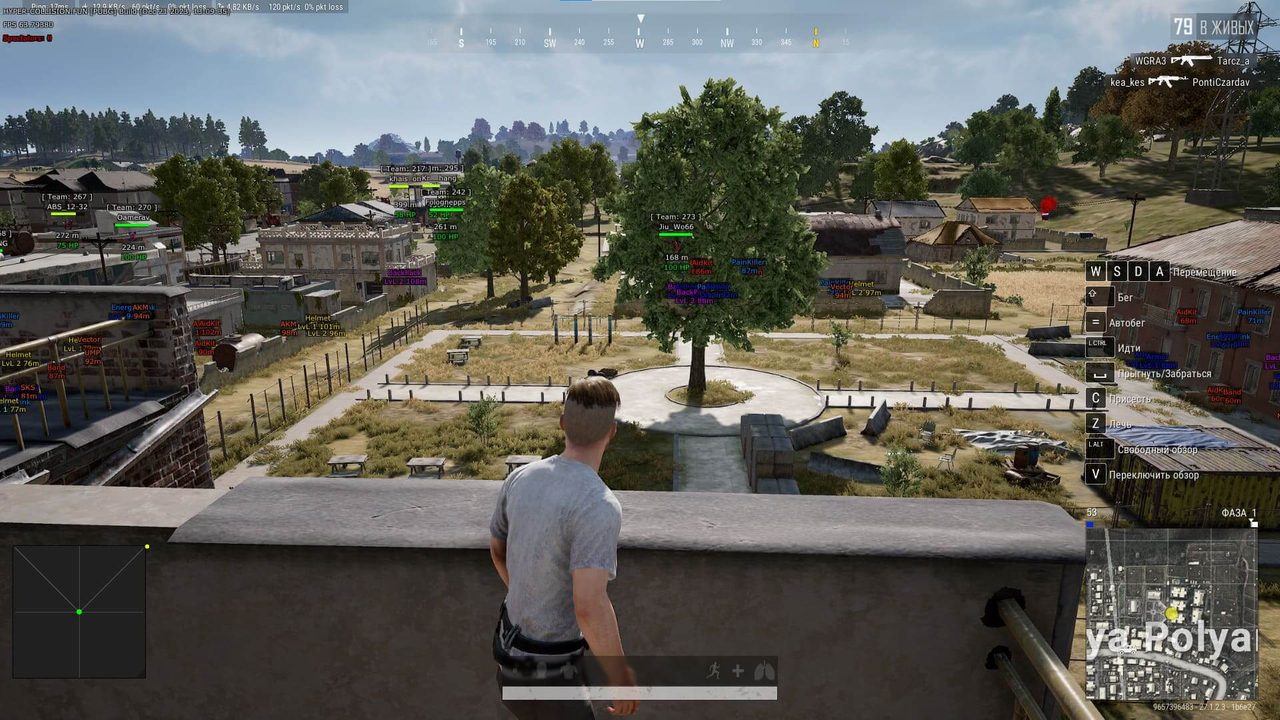Expand the free-look widget in the bottom-left

78,610
